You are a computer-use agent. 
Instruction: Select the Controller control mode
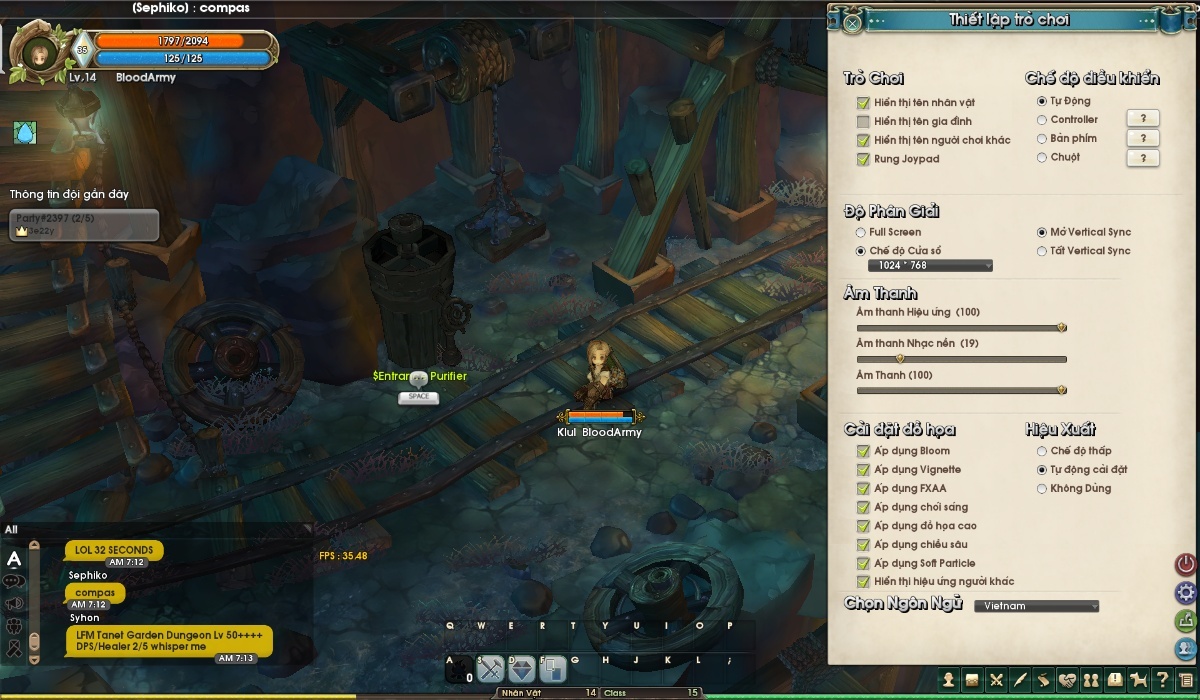click(x=1042, y=120)
